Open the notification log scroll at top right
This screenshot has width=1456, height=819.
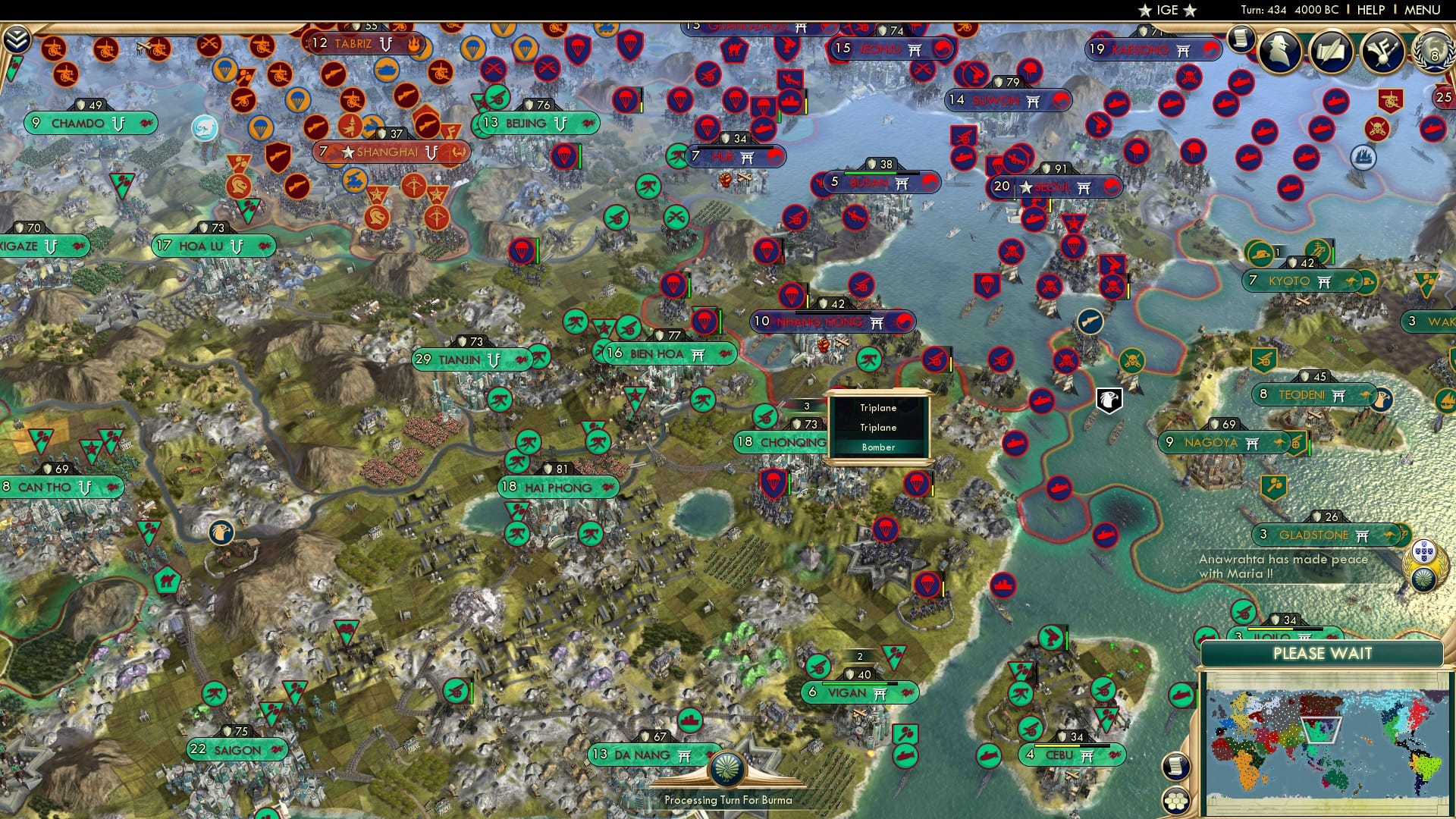point(1241,39)
